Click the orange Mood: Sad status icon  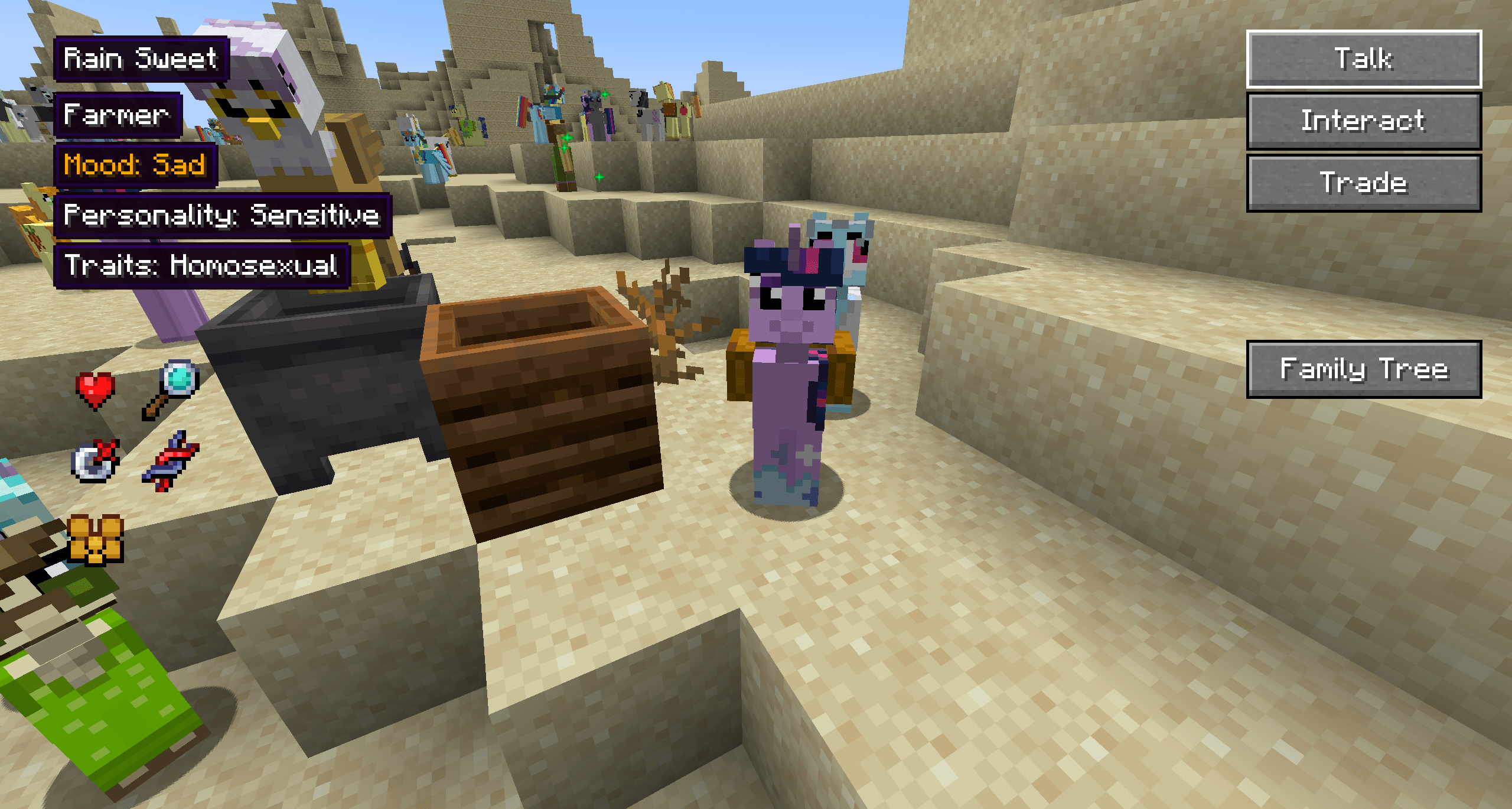coord(135,165)
